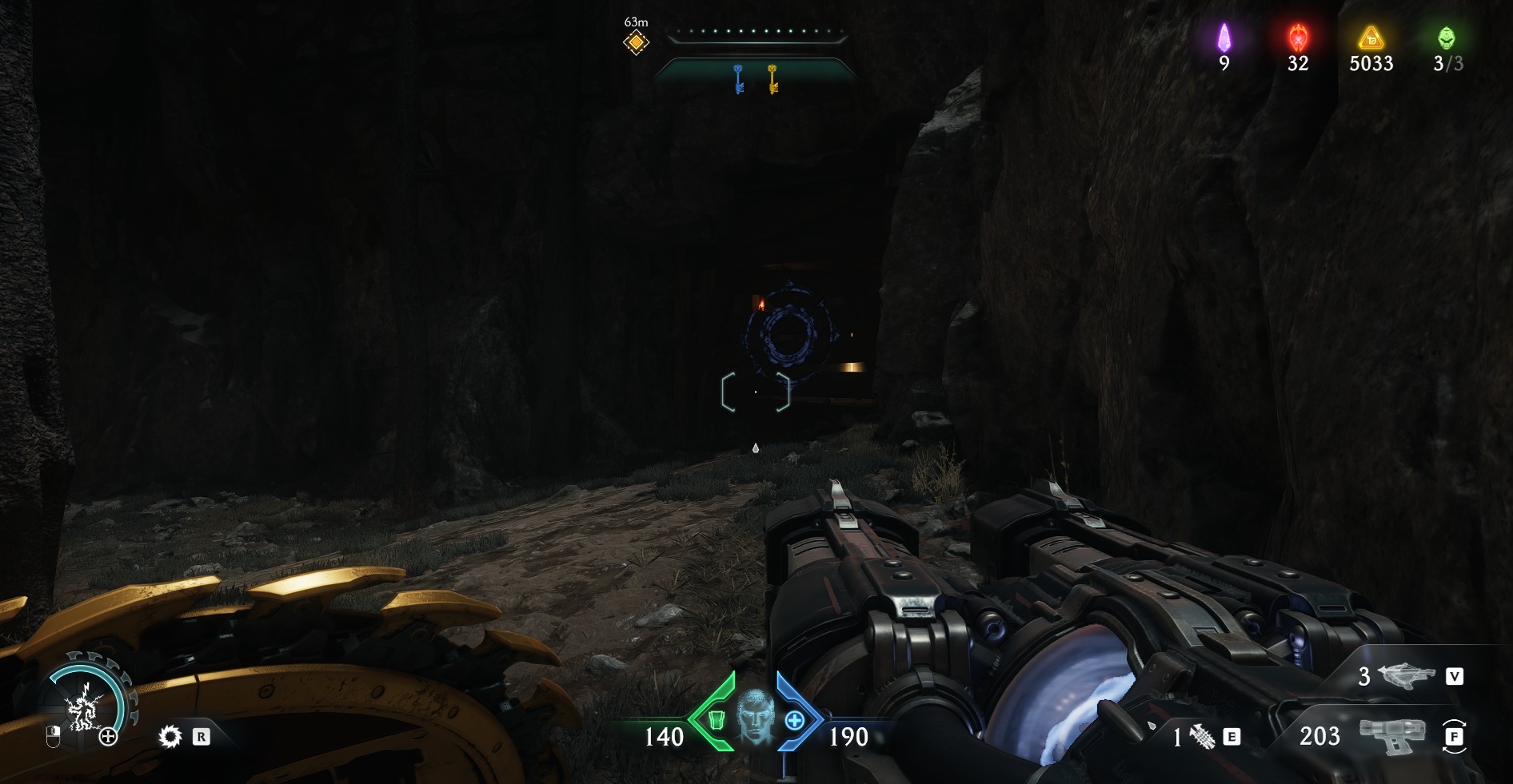
Task: Click the orange objective distance marker
Action: pyautogui.click(x=636, y=42)
